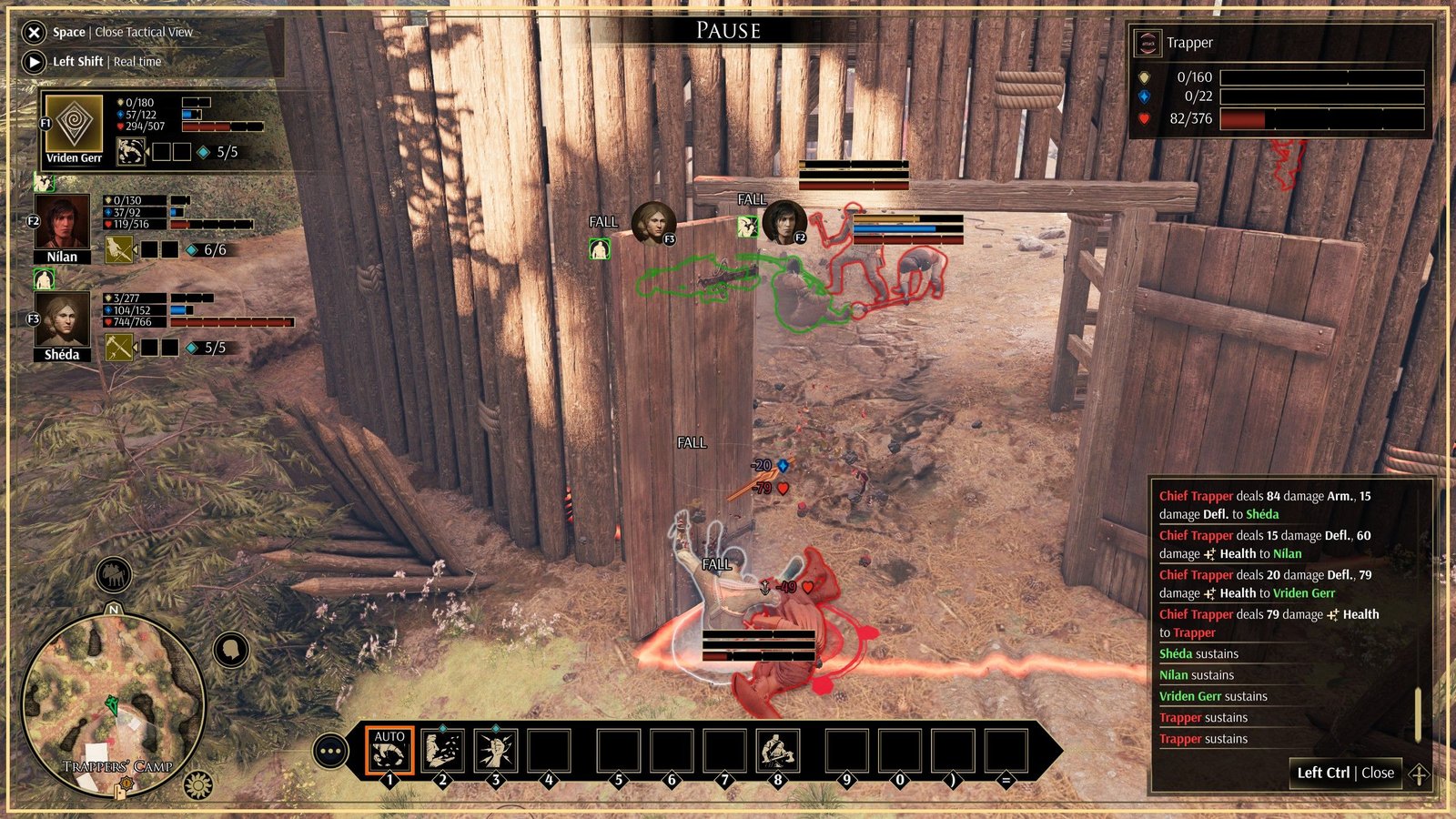Click Shéda's current action icon
The height and width of the screenshot is (819, 1456).
pyautogui.click(x=119, y=348)
